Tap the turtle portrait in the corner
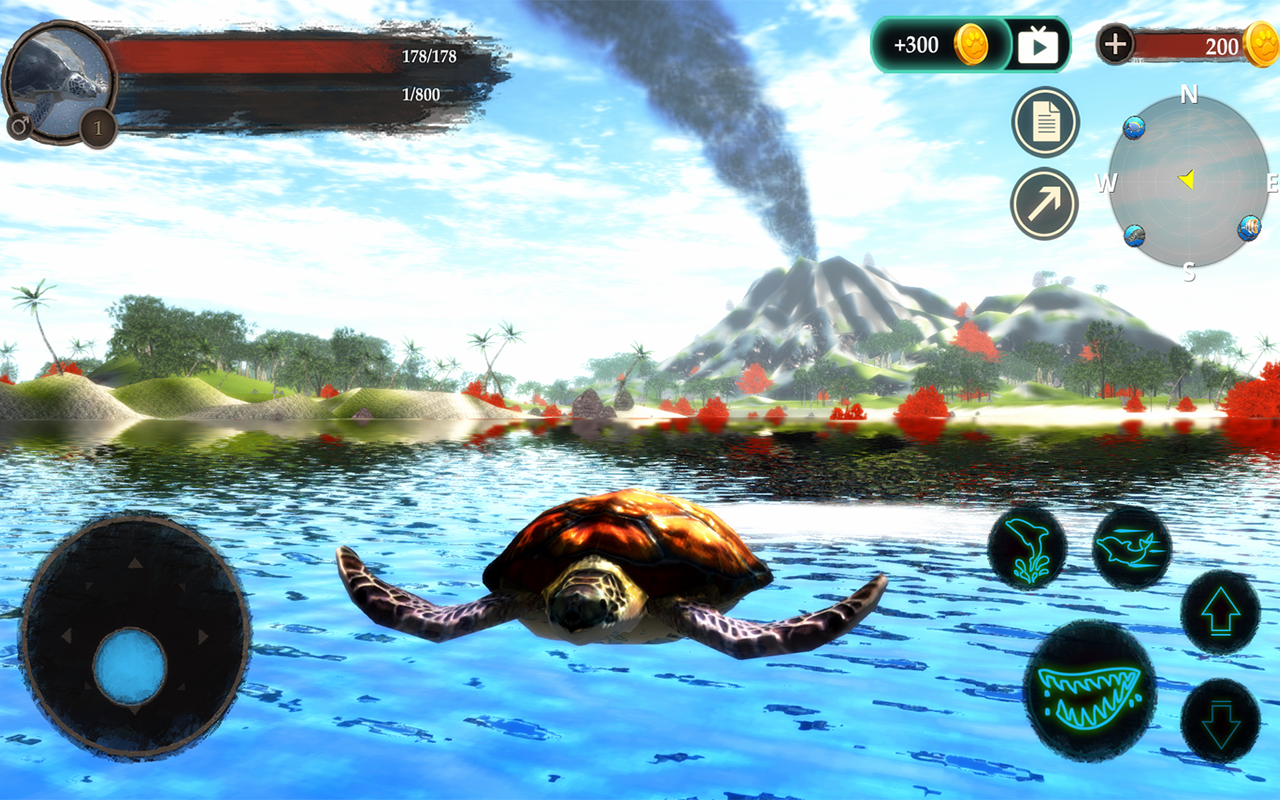This screenshot has width=1280, height=800. [58, 78]
